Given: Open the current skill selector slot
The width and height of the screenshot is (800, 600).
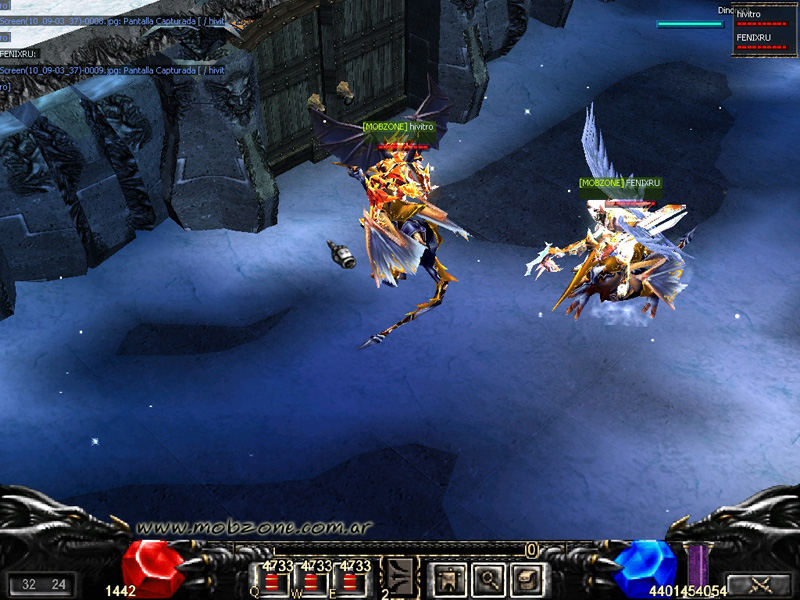Looking at the screenshot, I should click(401, 576).
